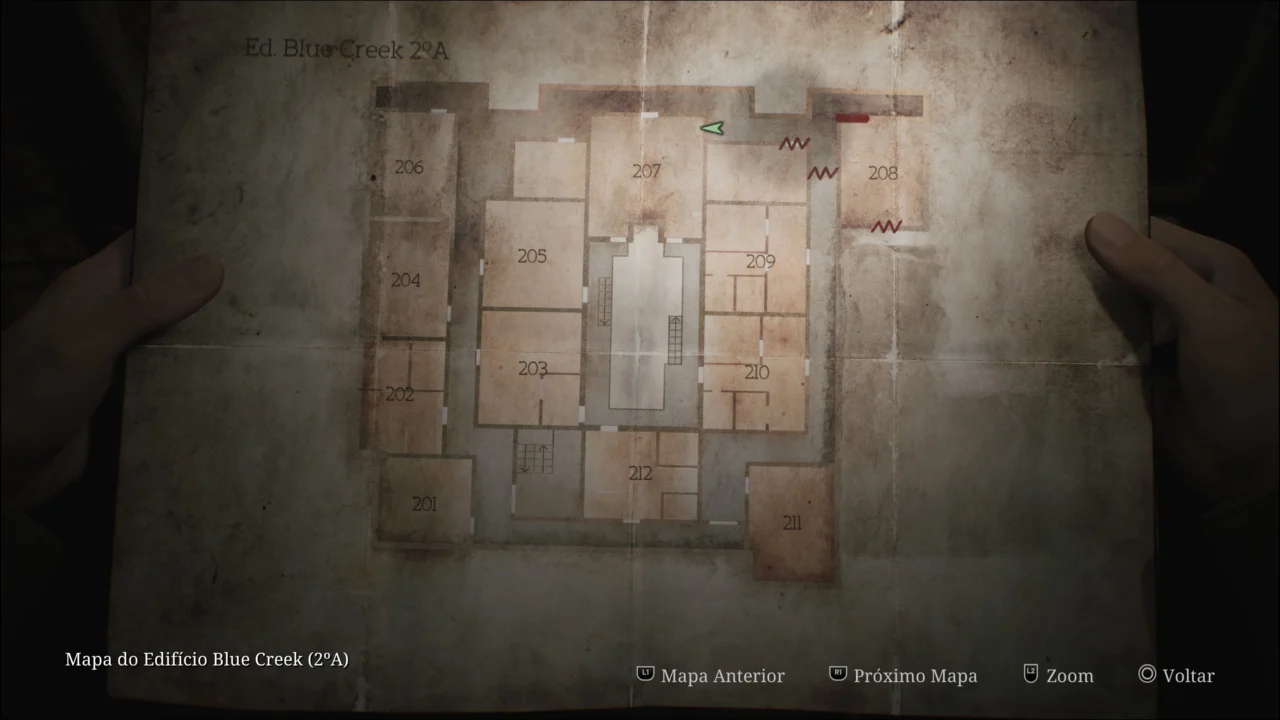The height and width of the screenshot is (720, 1280).
Task: Click the R1 button icon beside Próximo Mapa
Action: point(837,675)
